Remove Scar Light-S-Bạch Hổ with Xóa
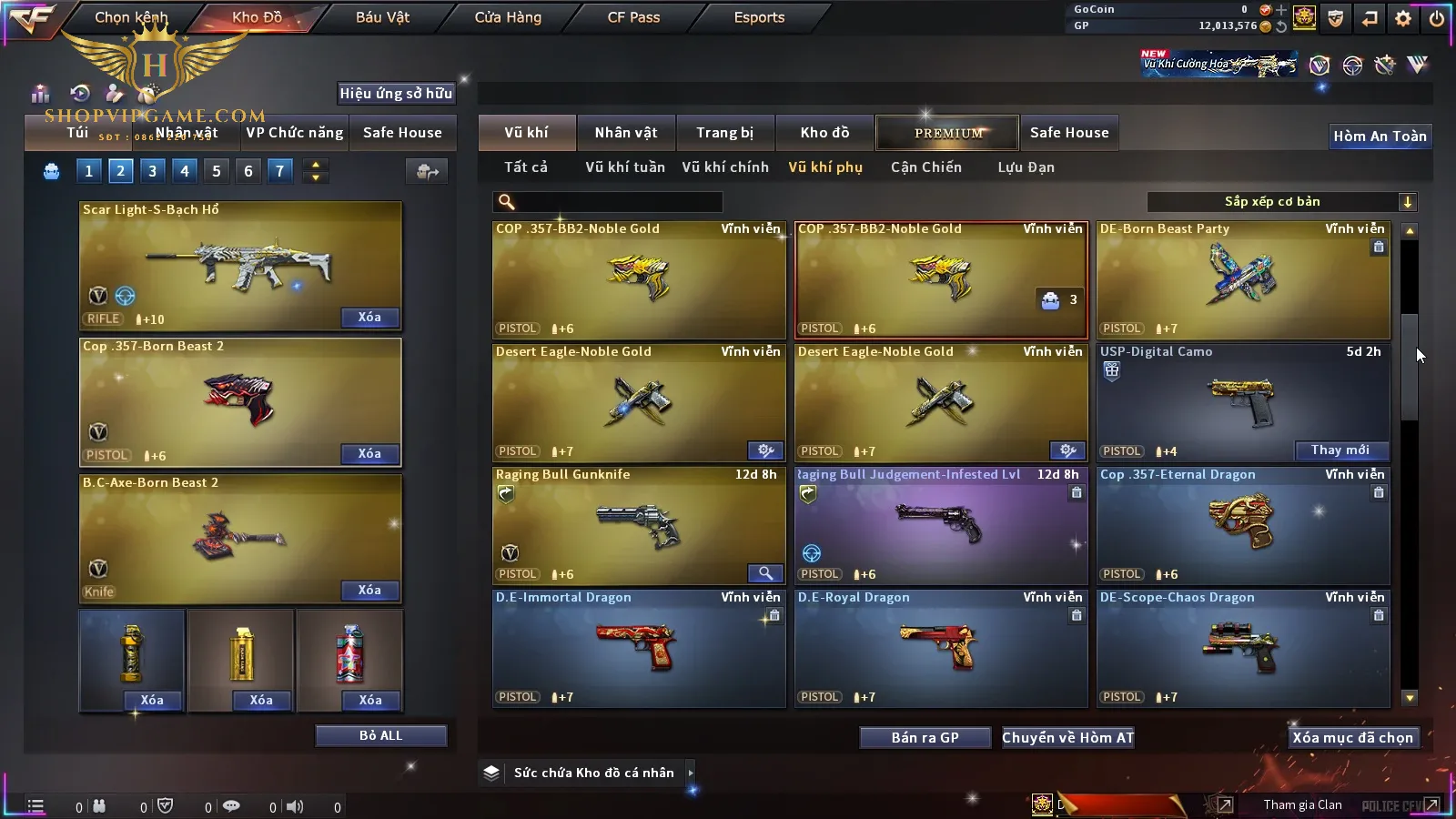This screenshot has height=819, width=1456. tap(369, 318)
